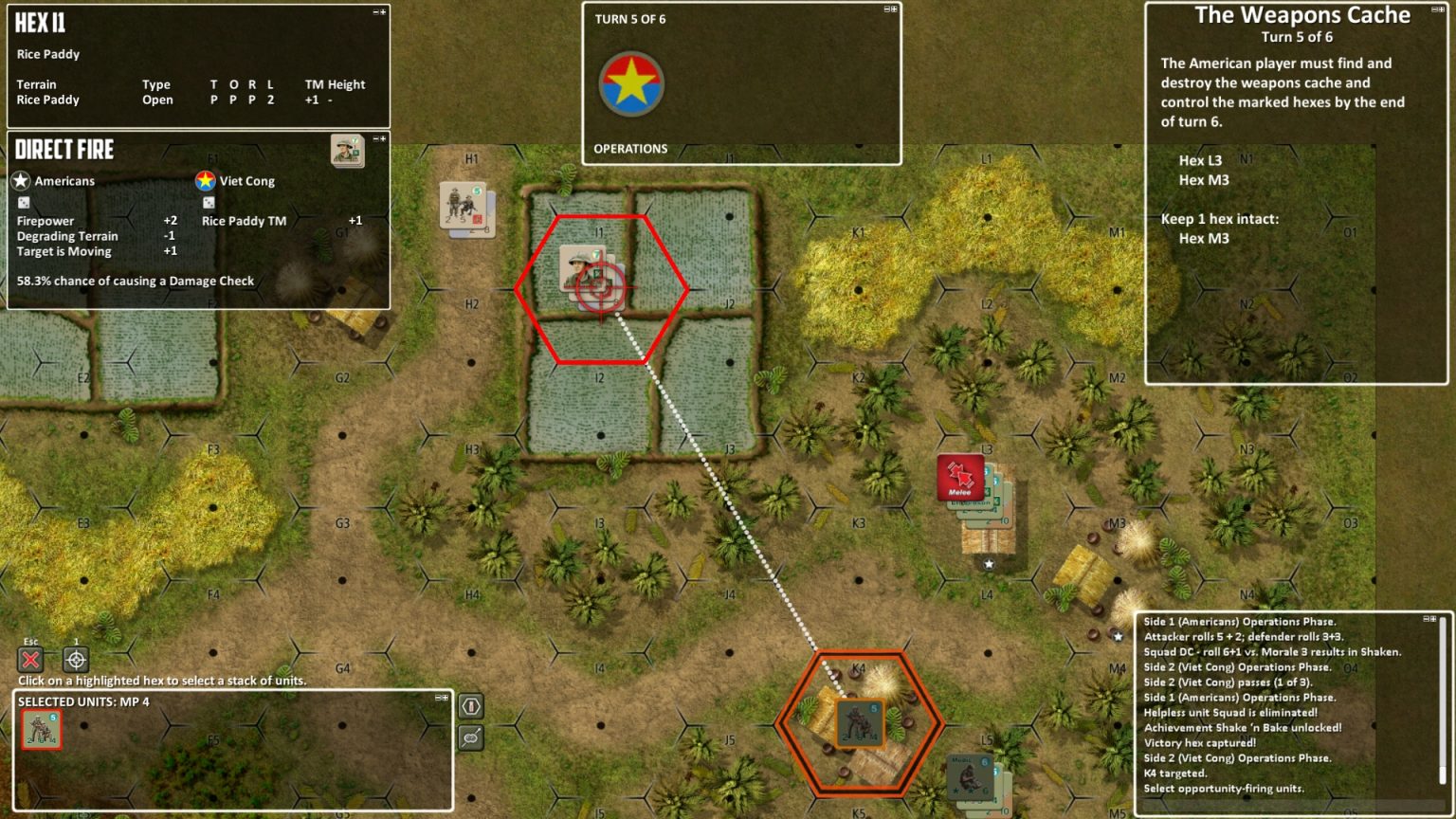The height and width of the screenshot is (819, 1456).
Task: Minimize the combat log panel
Action: (1424, 617)
